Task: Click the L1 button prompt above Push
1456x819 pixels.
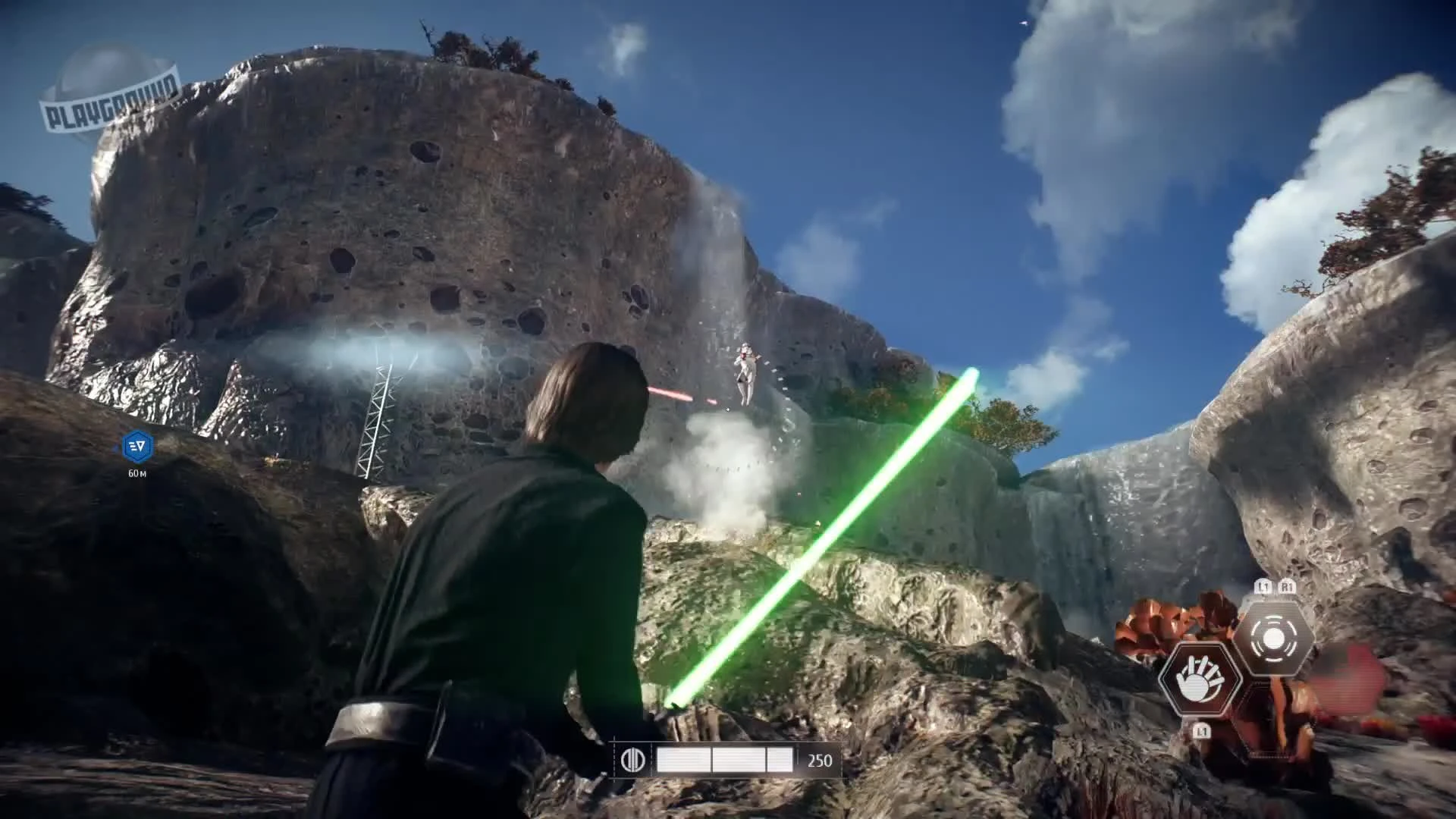Action: (x=1263, y=586)
